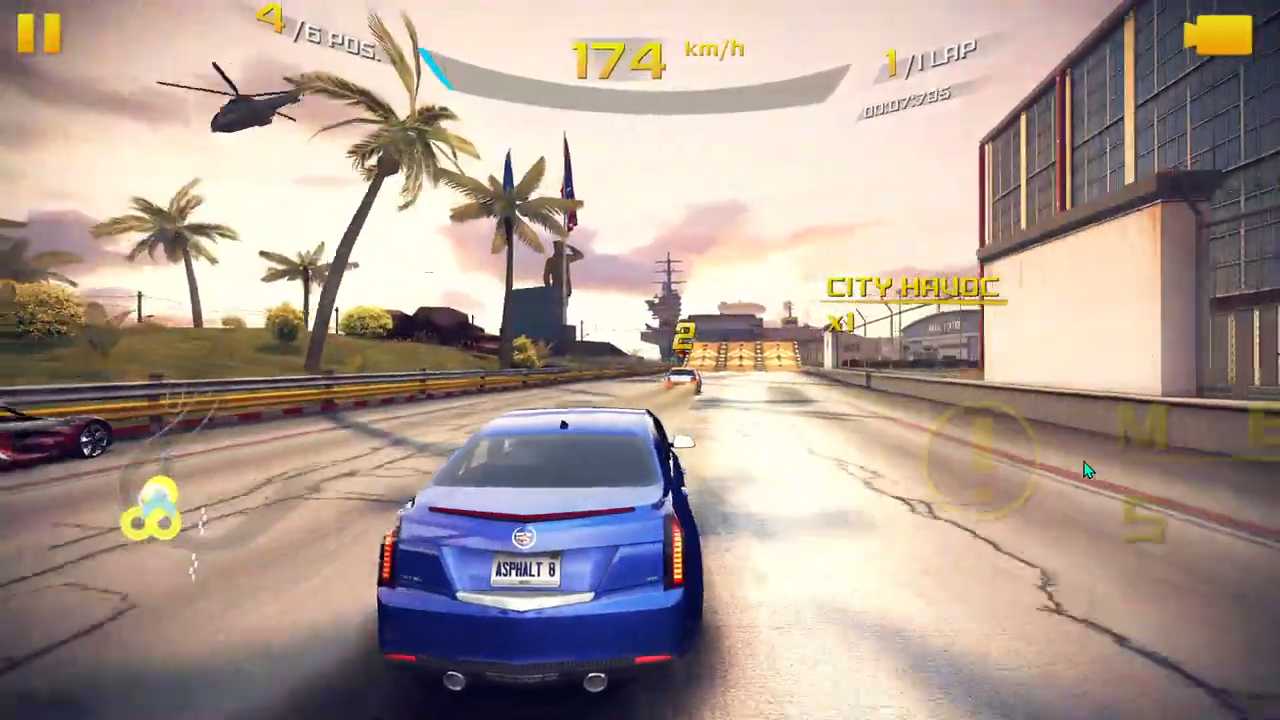Tap the km/h unit label

pyautogui.click(x=713, y=50)
